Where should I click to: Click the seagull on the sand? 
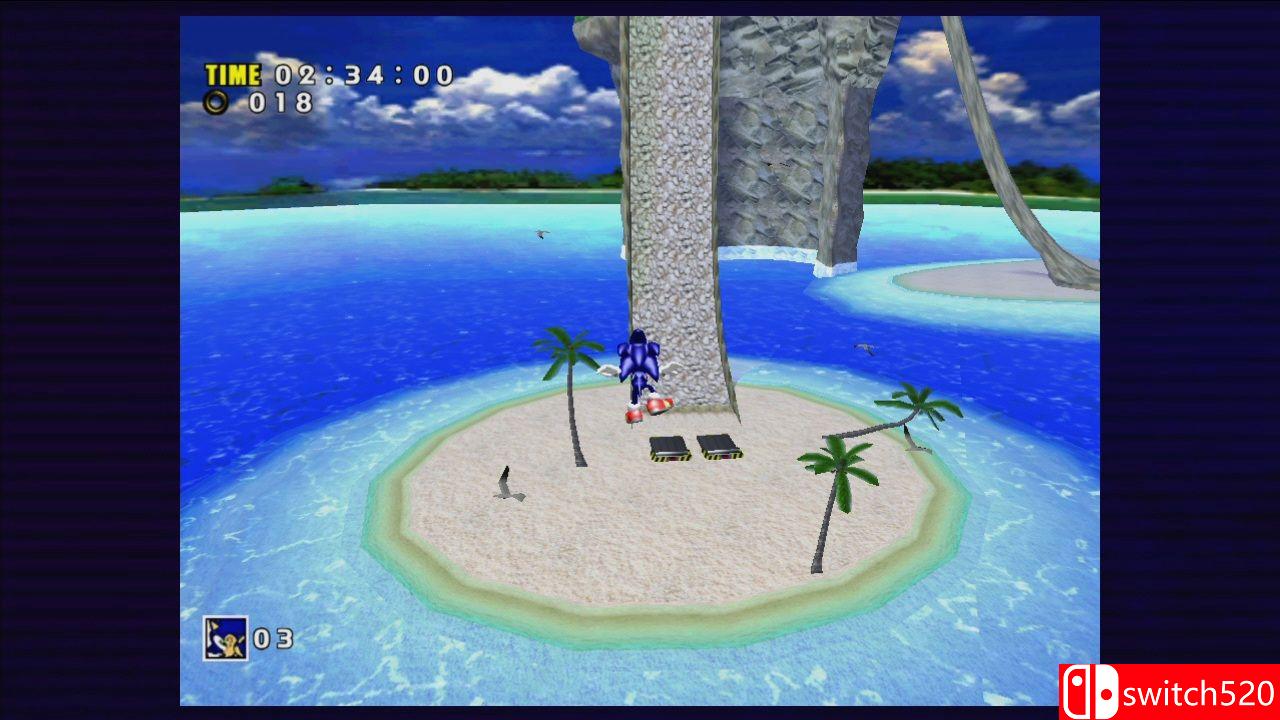[x=510, y=485]
